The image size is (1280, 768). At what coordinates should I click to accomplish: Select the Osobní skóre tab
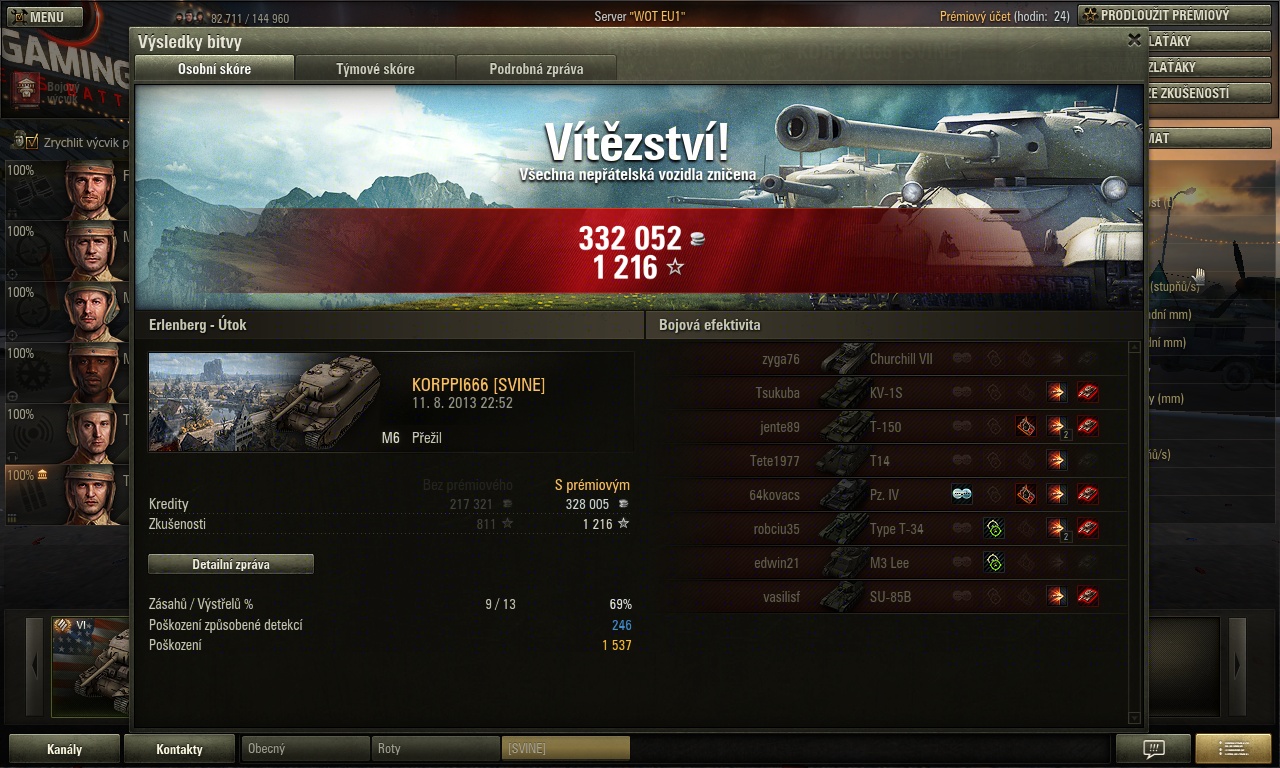tap(214, 69)
